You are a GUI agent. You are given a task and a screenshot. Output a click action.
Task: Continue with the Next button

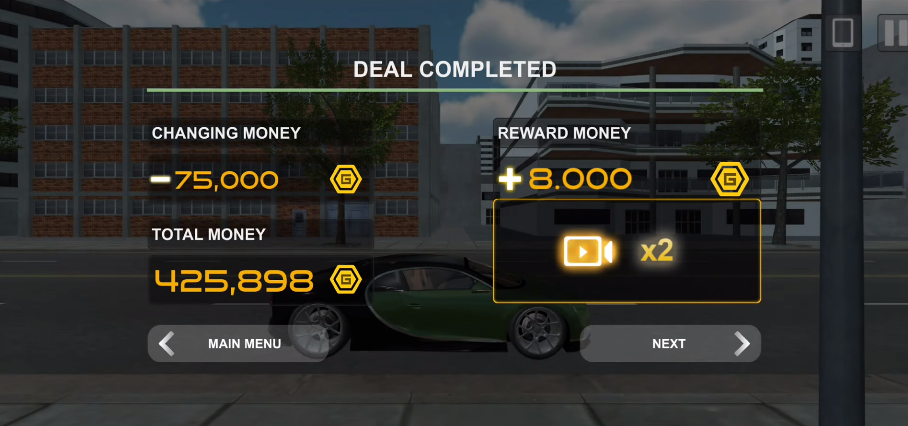click(x=670, y=344)
